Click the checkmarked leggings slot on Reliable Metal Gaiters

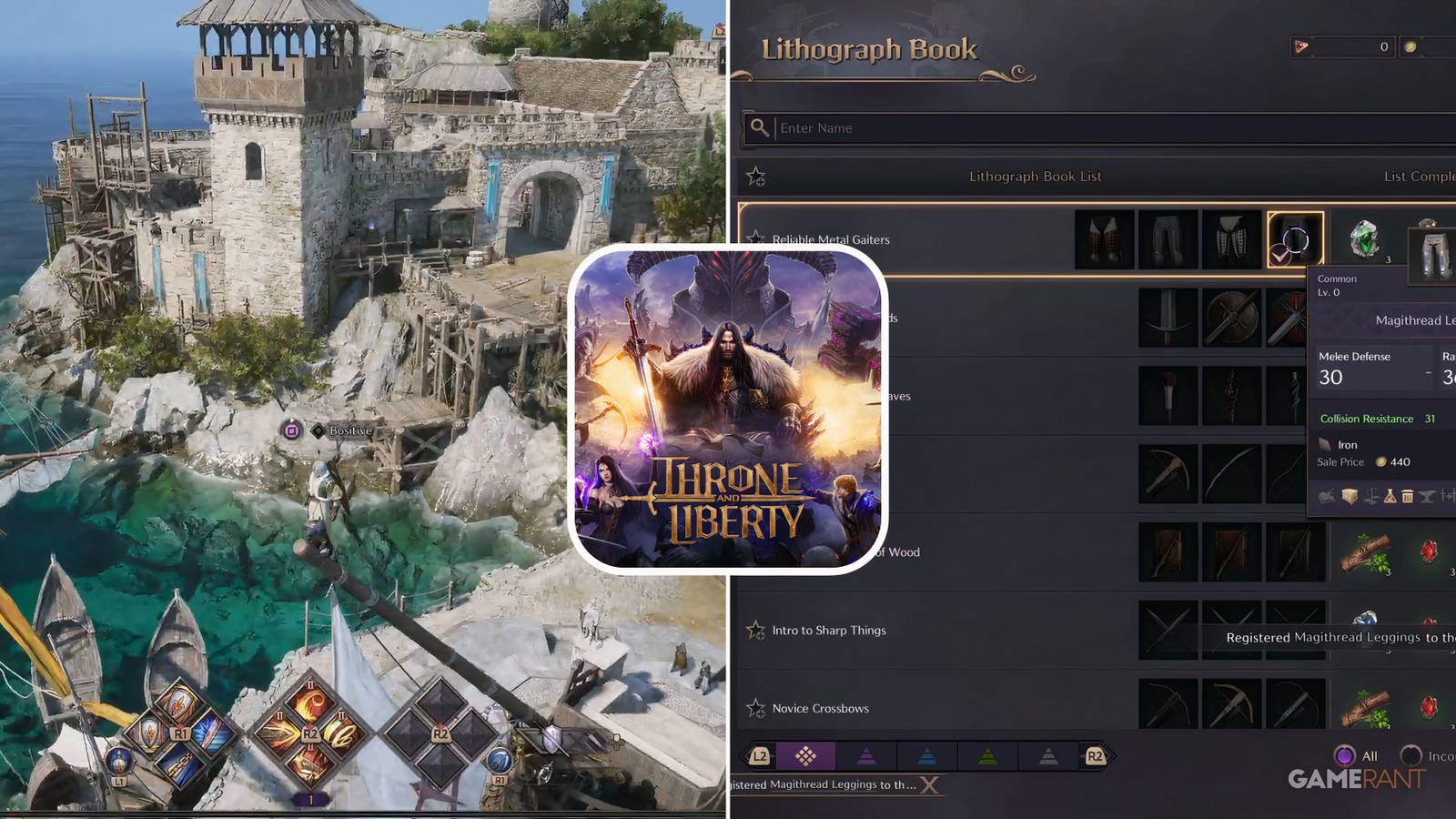tap(1296, 239)
